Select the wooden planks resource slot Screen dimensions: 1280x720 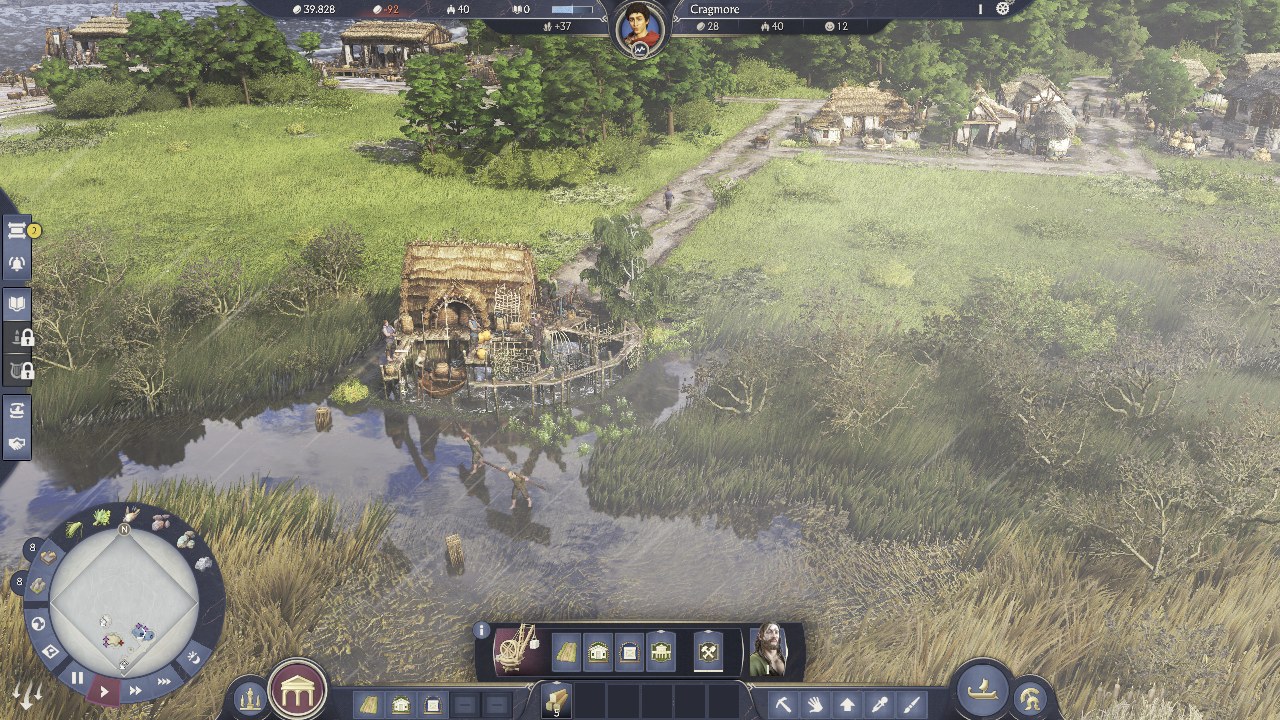pyautogui.click(x=555, y=699)
